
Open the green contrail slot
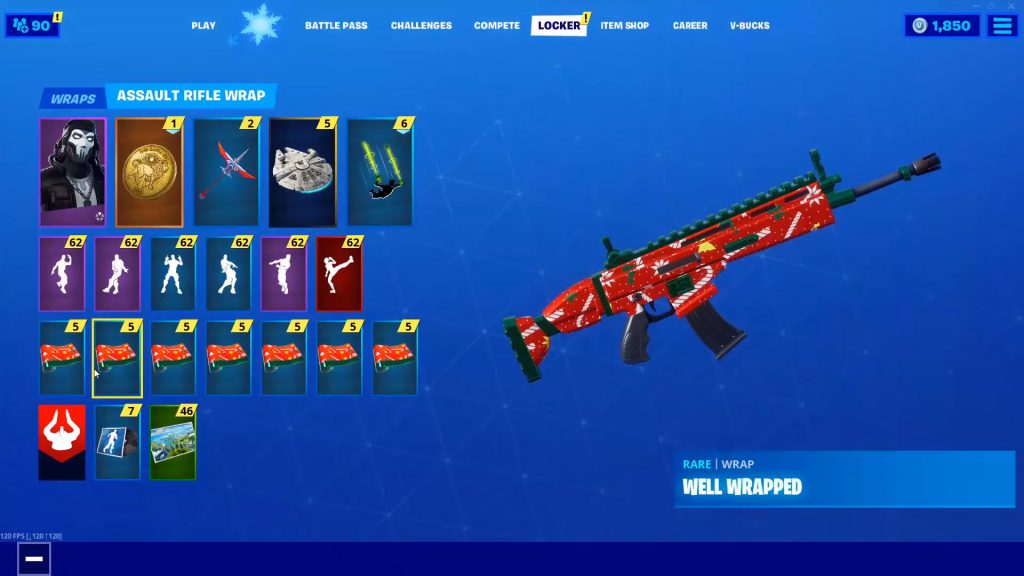point(379,172)
